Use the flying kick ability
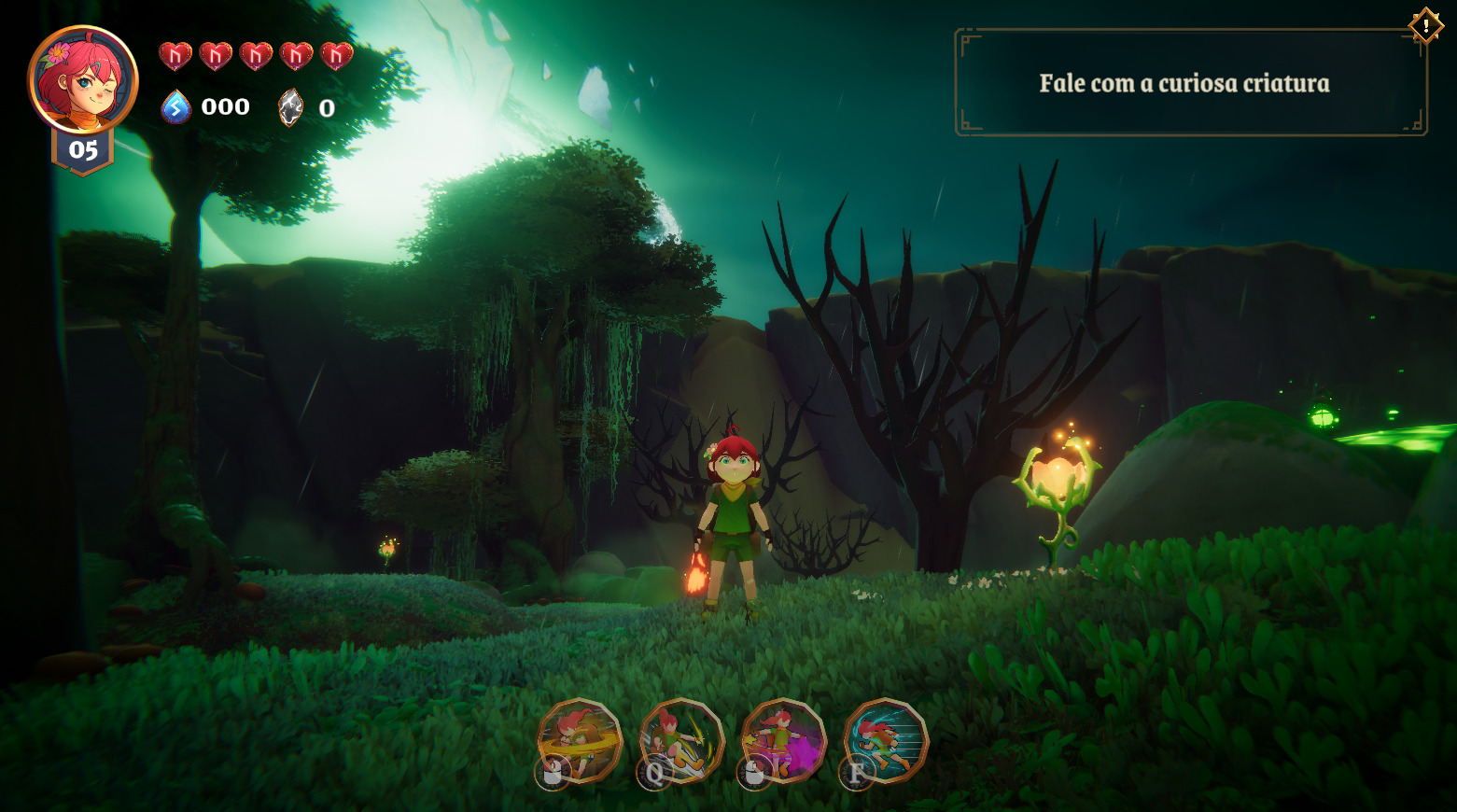Viewport: 1457px width, 812px height. point(682,739)
